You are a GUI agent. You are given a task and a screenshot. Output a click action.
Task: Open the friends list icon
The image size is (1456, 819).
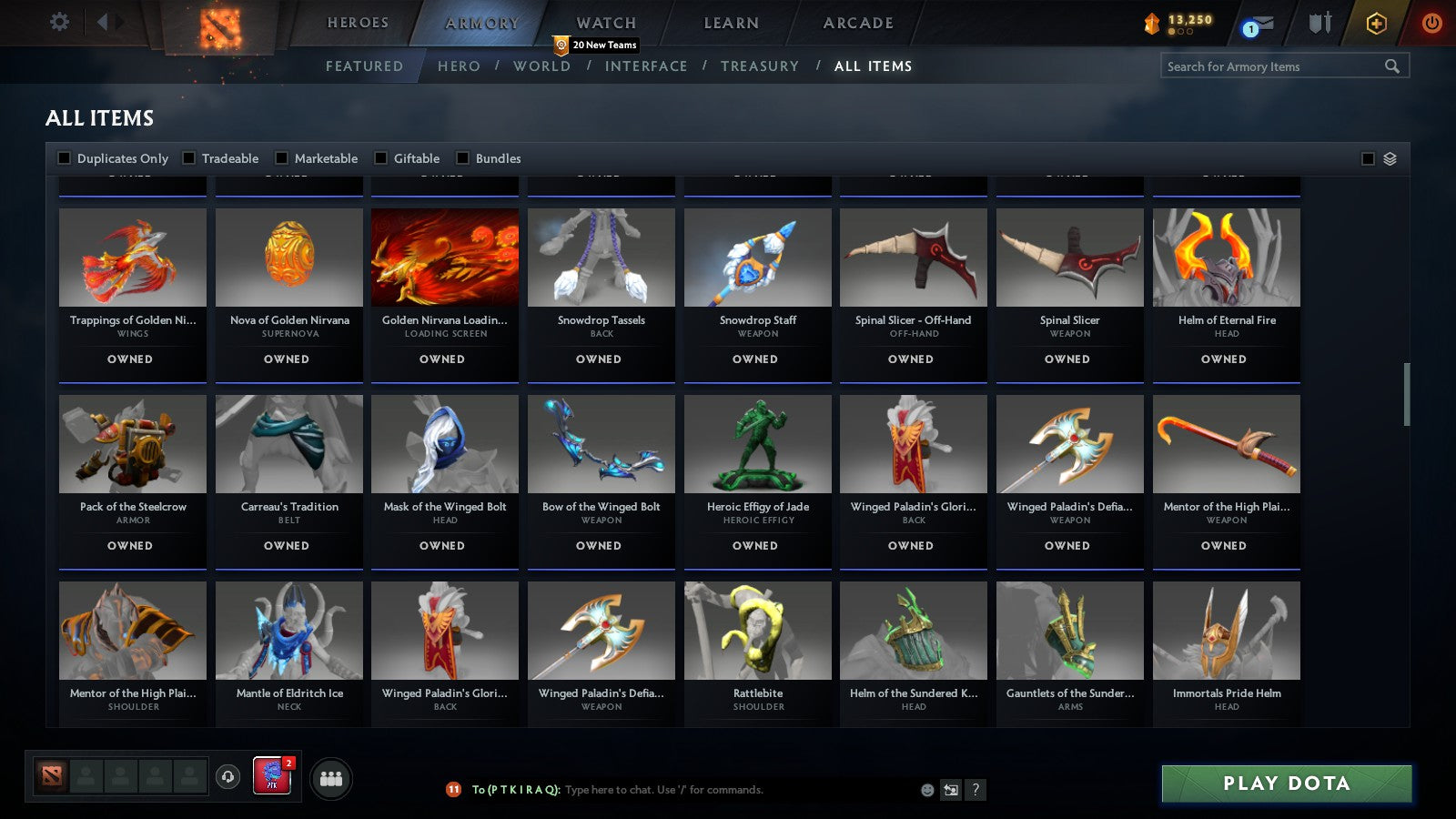332,778
